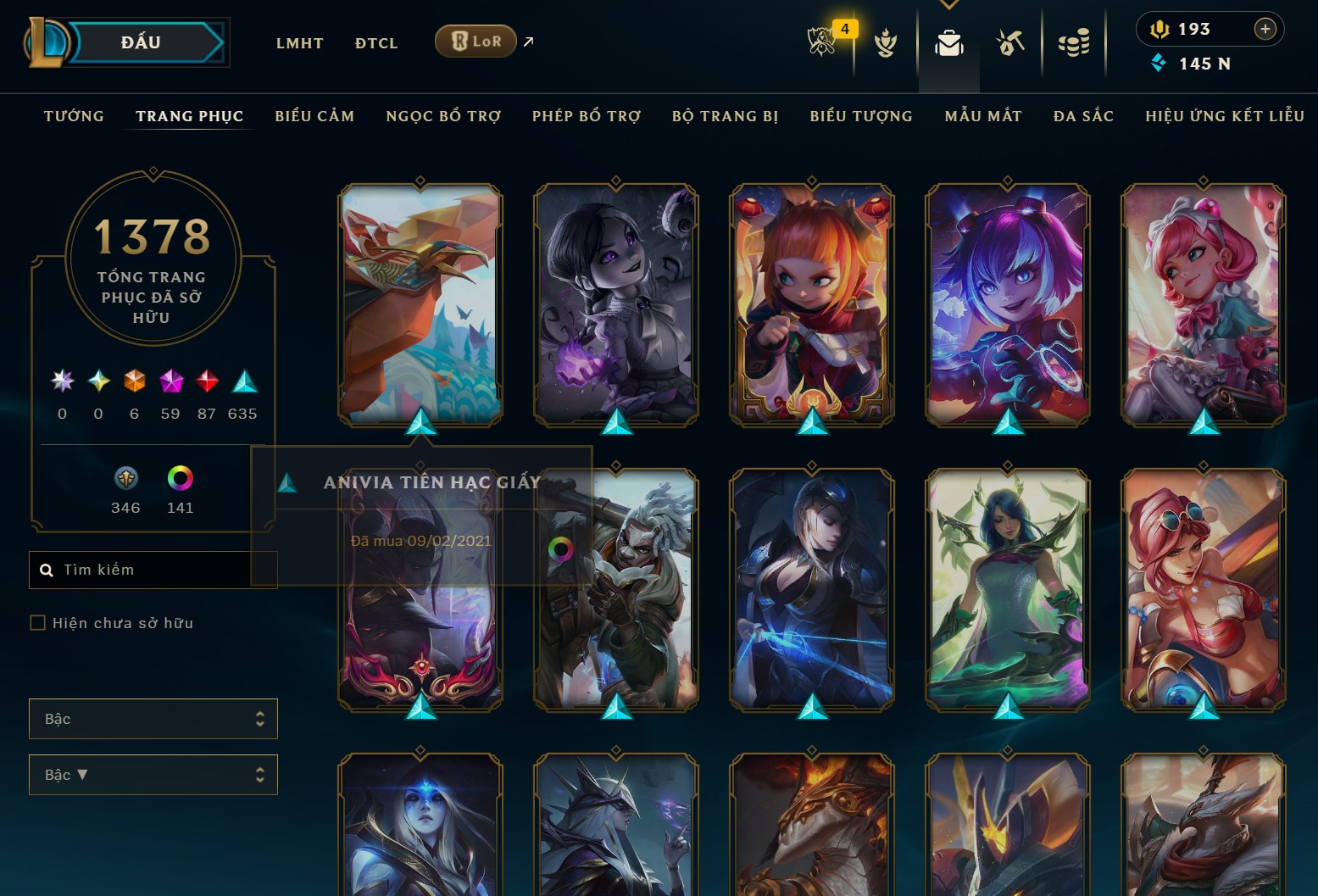Click the RP coin icon showing 193
1318x896 pixels.
coord(1160,28)
